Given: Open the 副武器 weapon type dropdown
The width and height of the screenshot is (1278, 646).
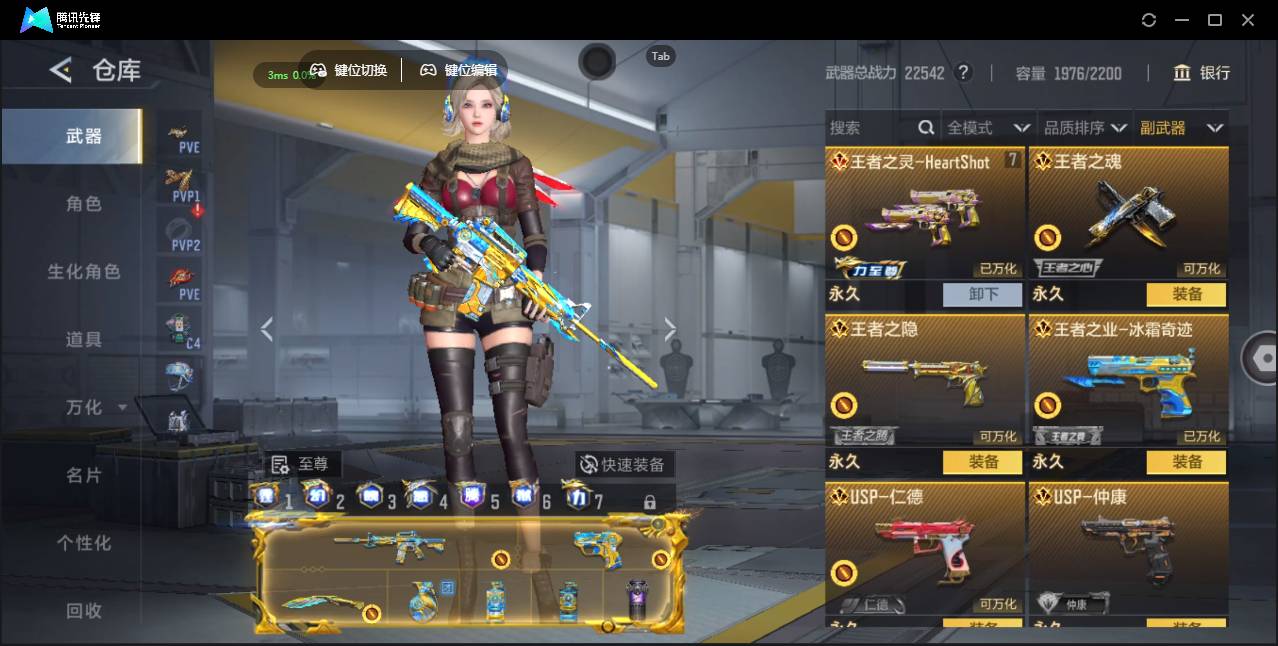Looking at the screenshot, I should point(1181,128).
